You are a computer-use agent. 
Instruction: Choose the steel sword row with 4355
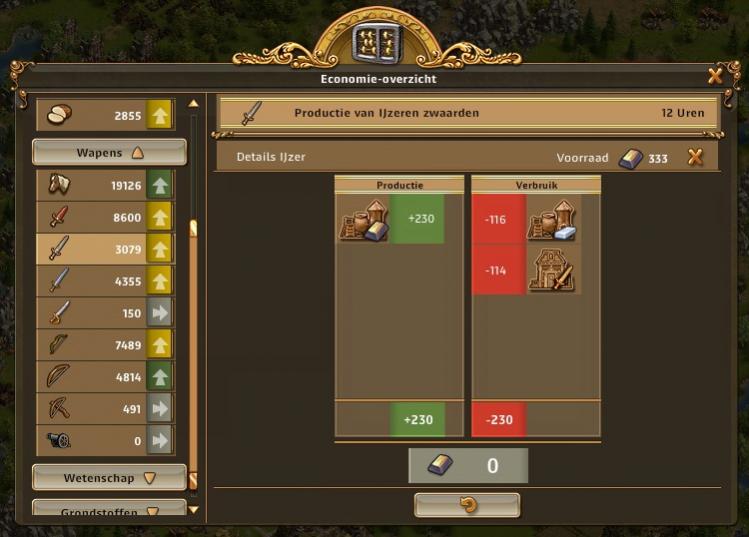pos(105,280)
